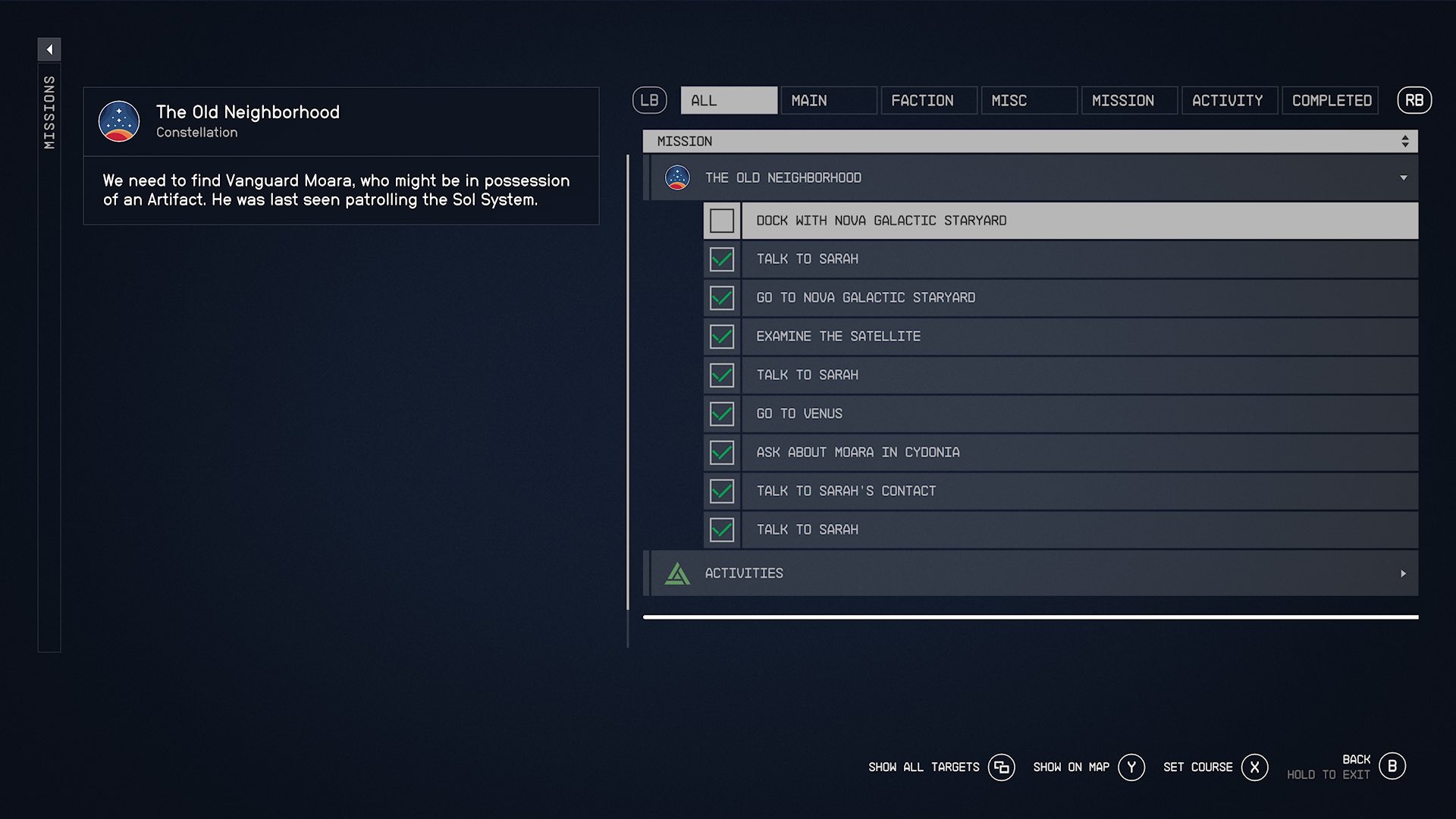Select Ask About Moara in Cydonia objective
1456x819 pixels.
[1062, 453]
